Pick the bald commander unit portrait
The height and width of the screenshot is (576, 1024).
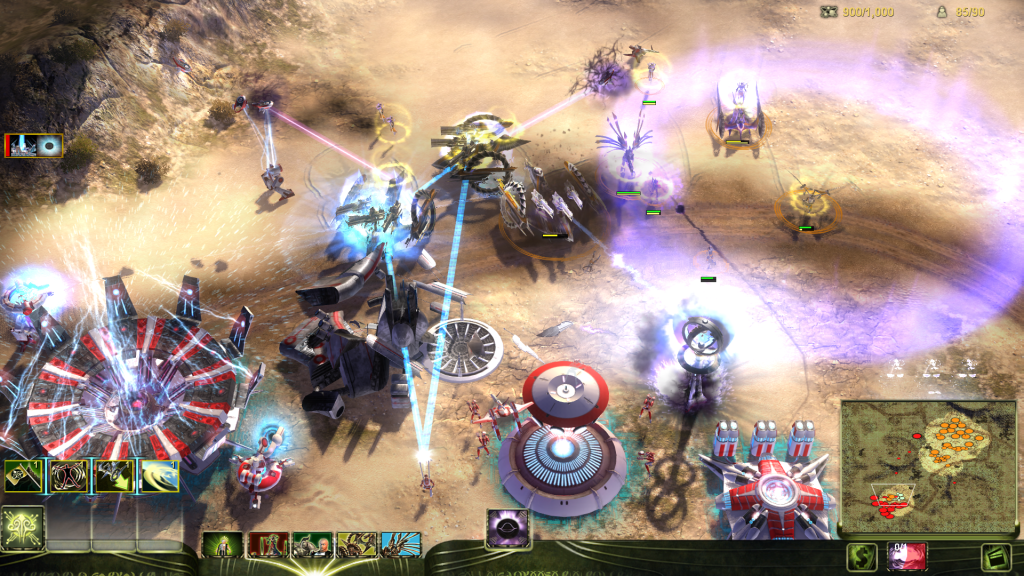(311, 545)
